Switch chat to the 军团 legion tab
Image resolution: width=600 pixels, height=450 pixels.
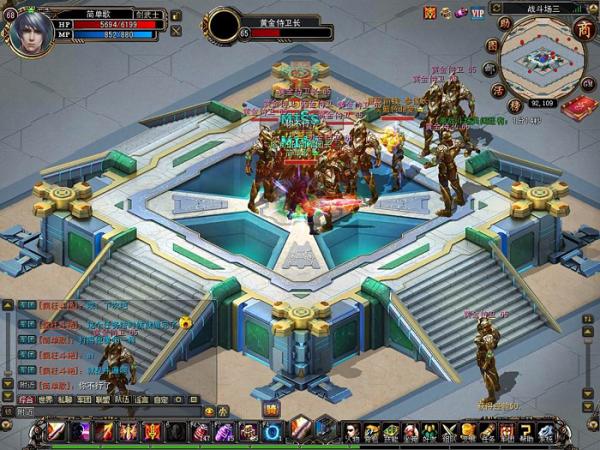[x=84, y=398]
